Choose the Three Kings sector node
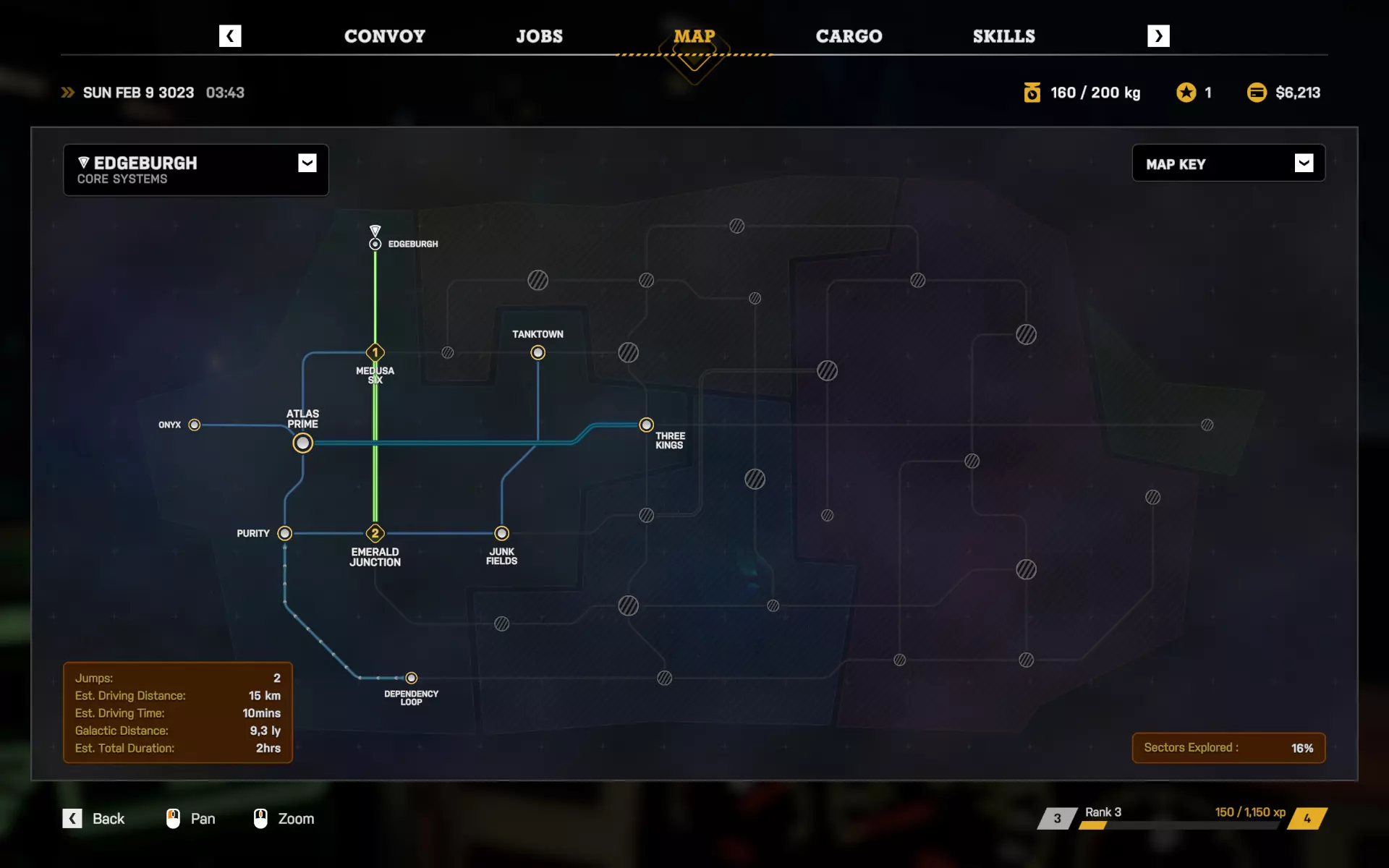This screenshot has height=868, width=1389. [646, 425]
